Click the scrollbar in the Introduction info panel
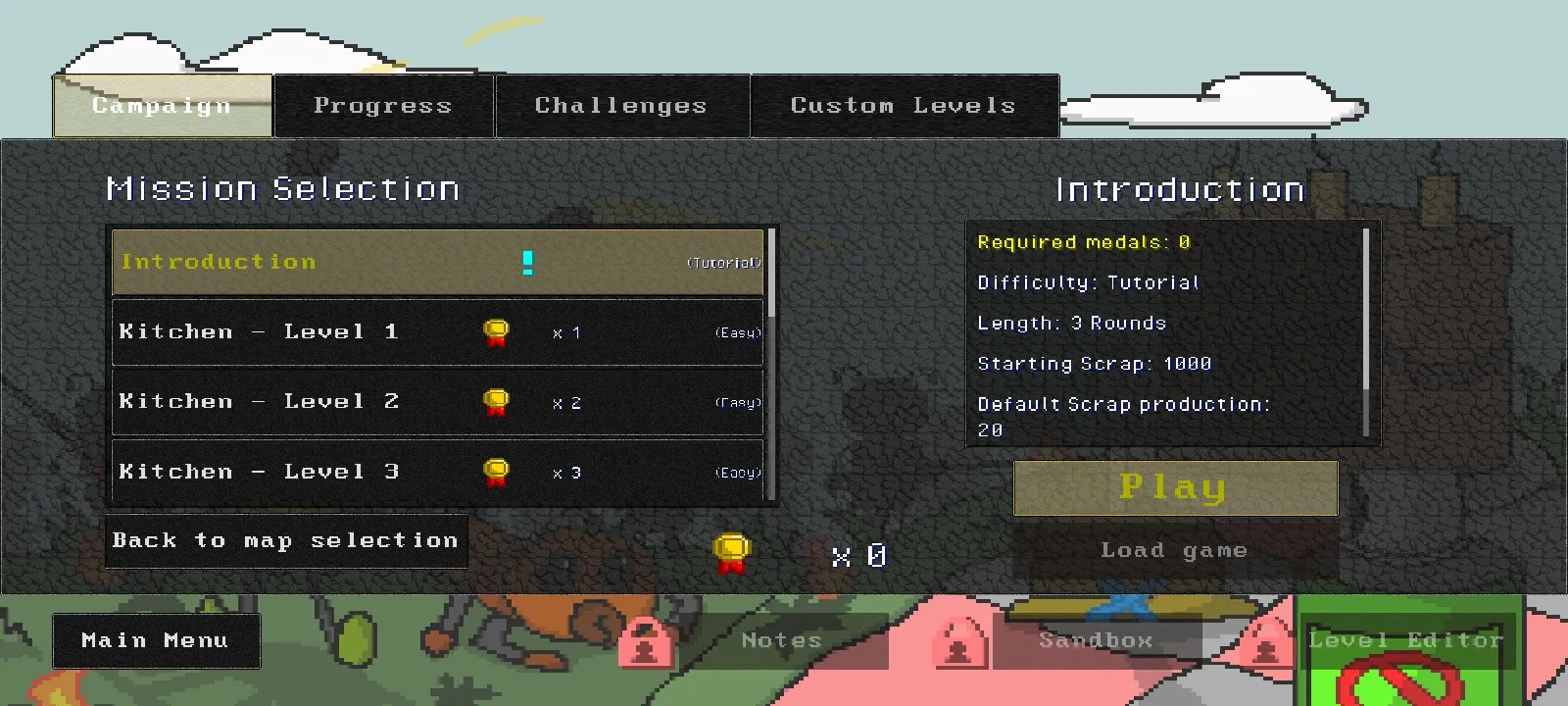1568x706 pixels. pyautogui.click(x=1364, y=304)
